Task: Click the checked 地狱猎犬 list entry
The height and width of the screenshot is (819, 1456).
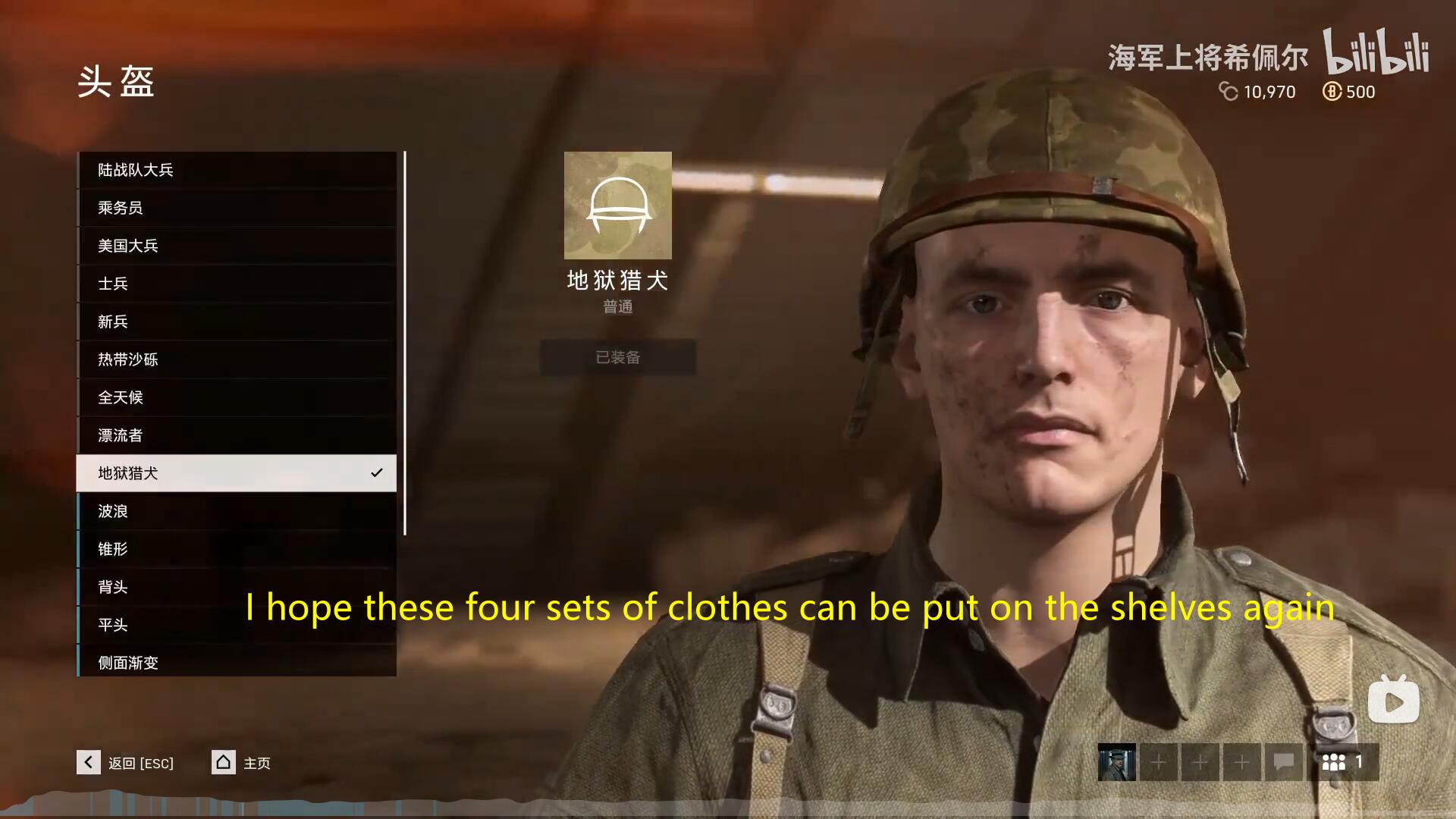Action: point(236,473)
